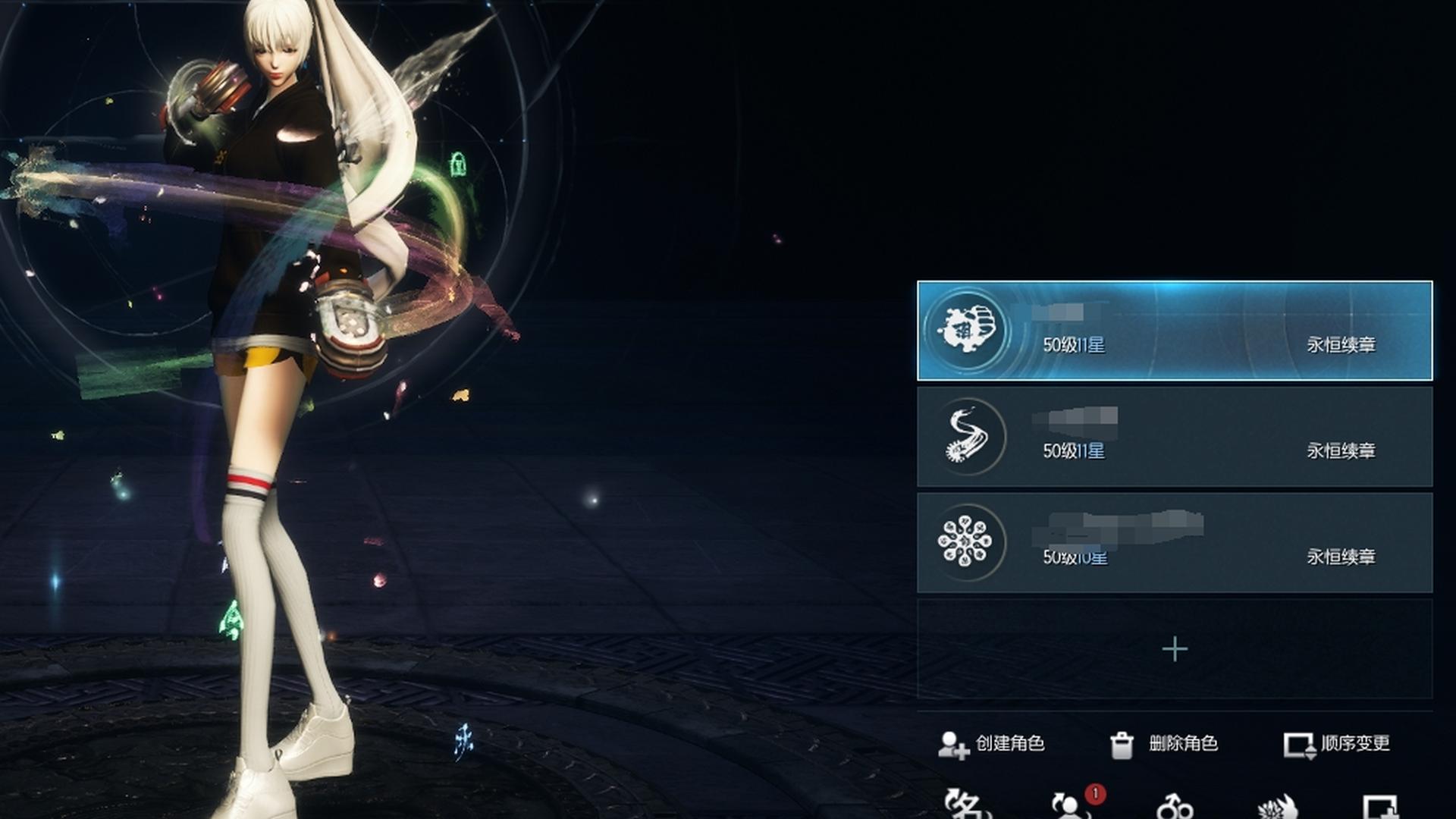
Task: Choose the second character with serpent emblem
Action: [x=1174, y=437]
